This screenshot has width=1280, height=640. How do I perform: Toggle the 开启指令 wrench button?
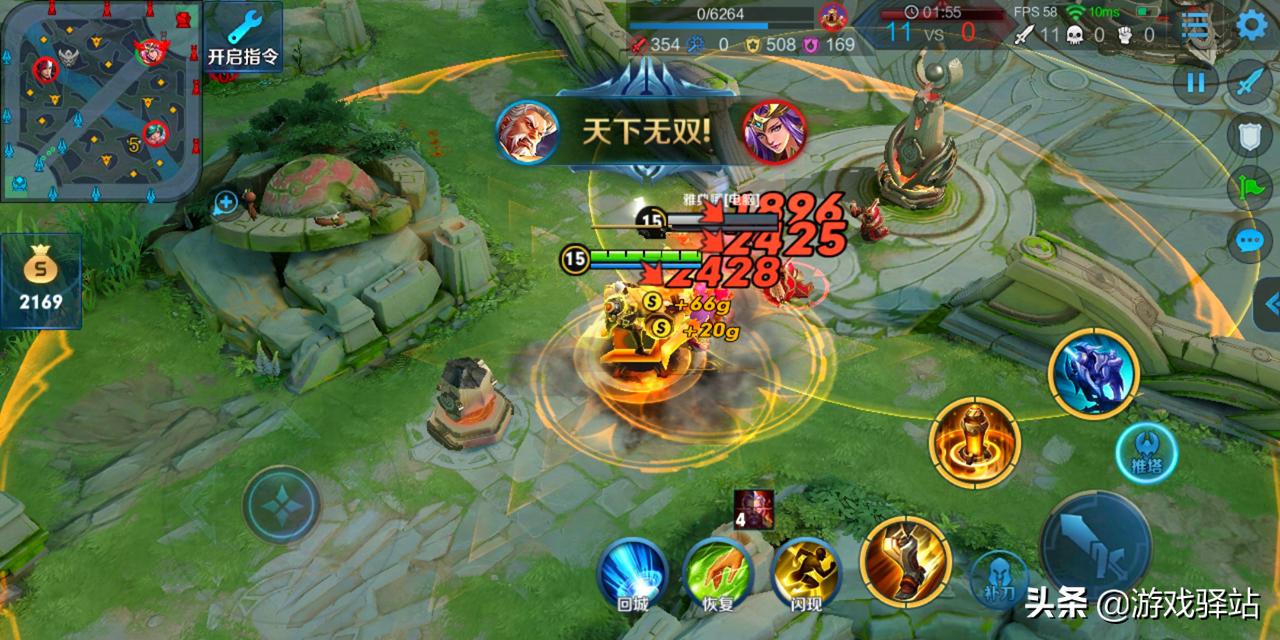tap(243, 38)
